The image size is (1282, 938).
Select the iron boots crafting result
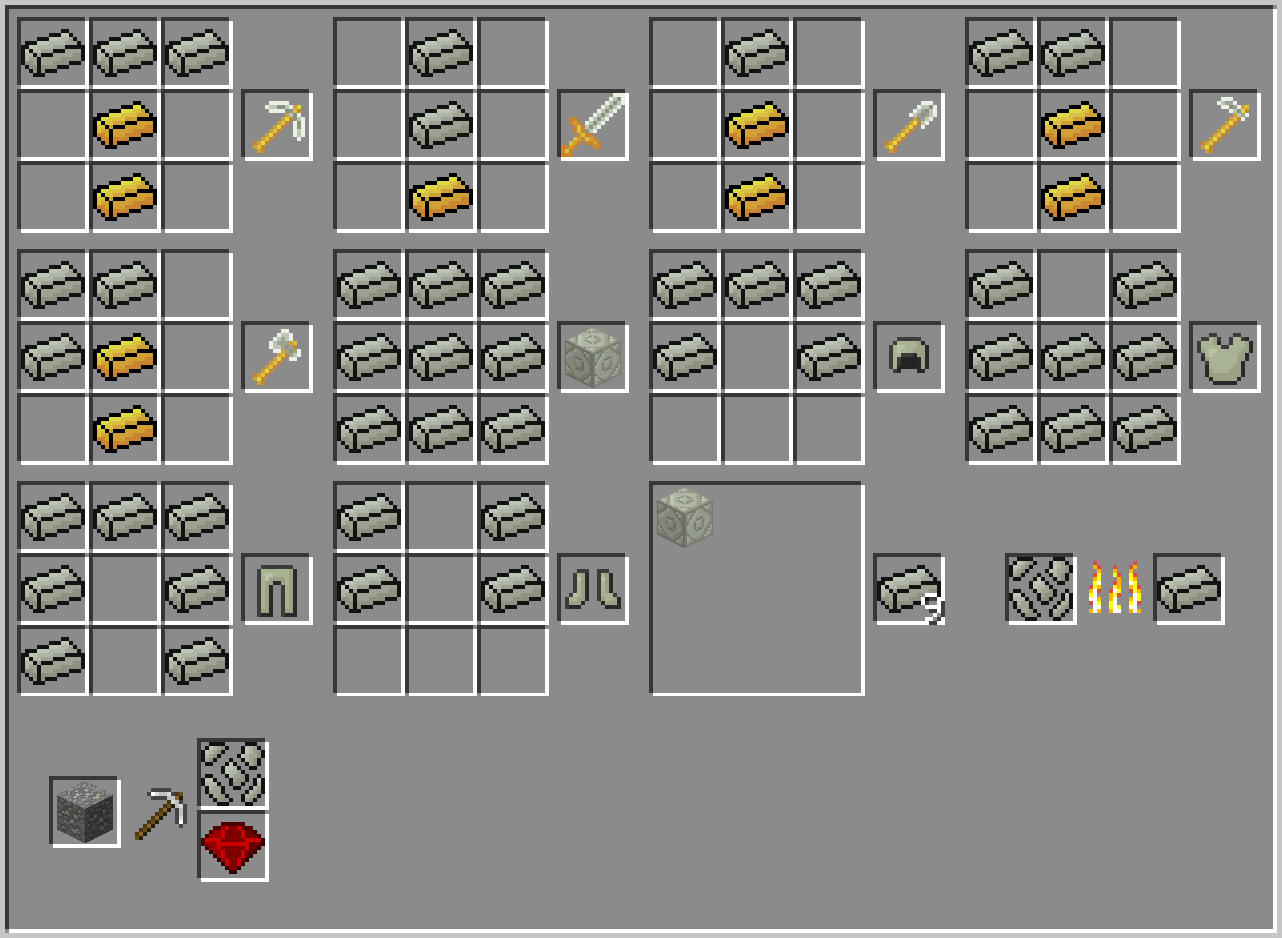(593, 590)
